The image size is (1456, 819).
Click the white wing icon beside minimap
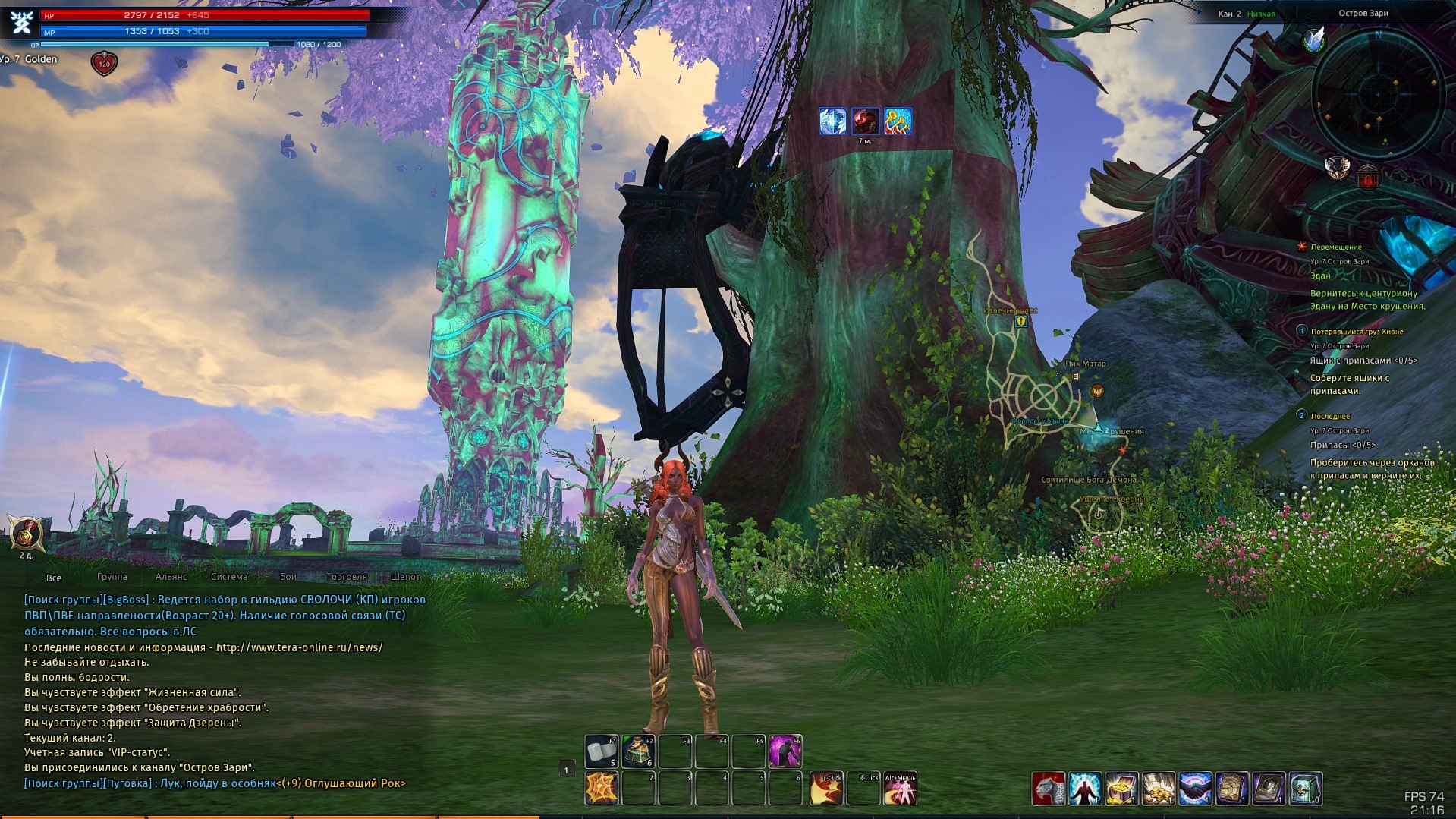[x=1314, y=39]
